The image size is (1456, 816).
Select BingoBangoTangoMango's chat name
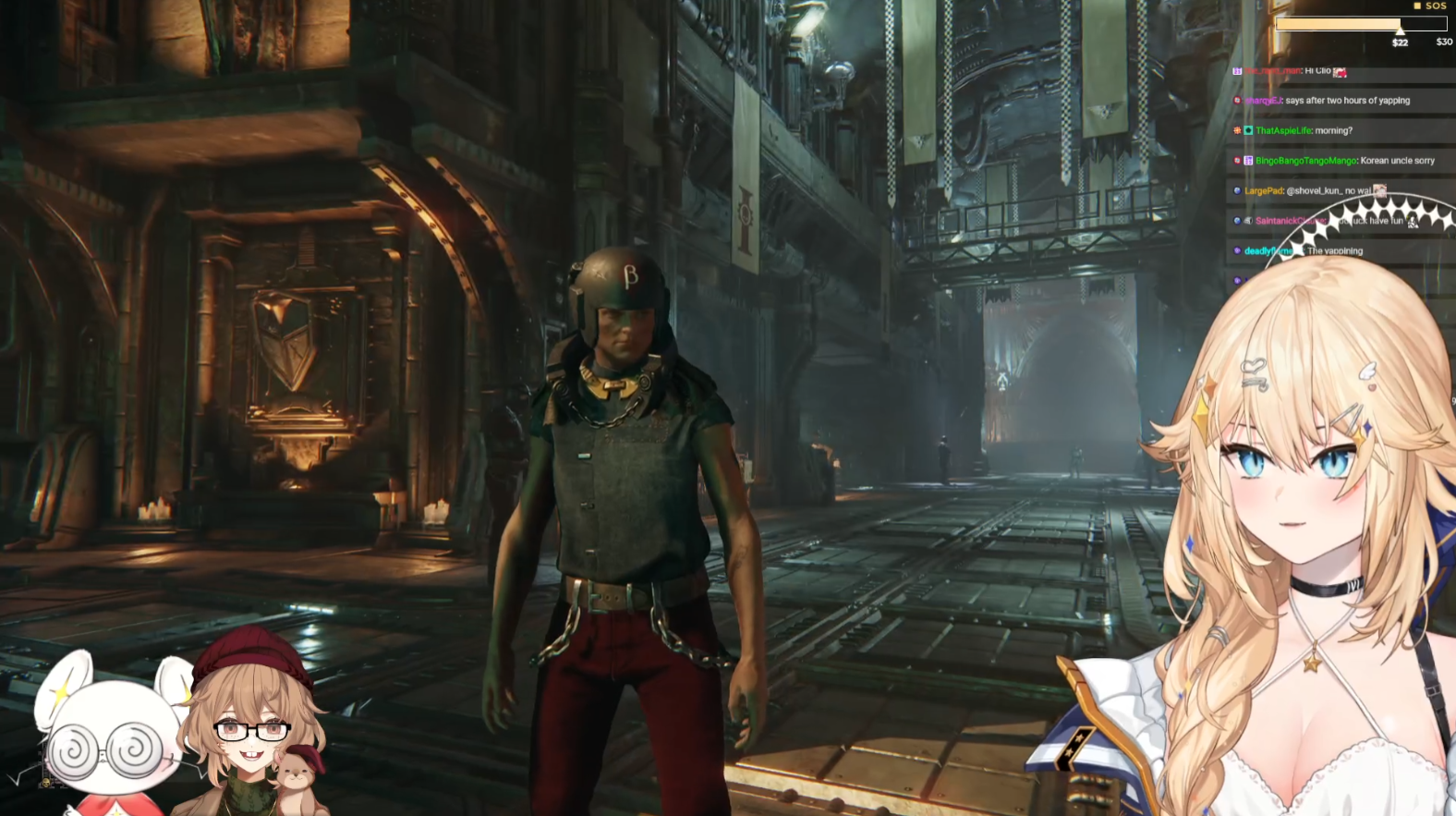(x=1305, y=161)
